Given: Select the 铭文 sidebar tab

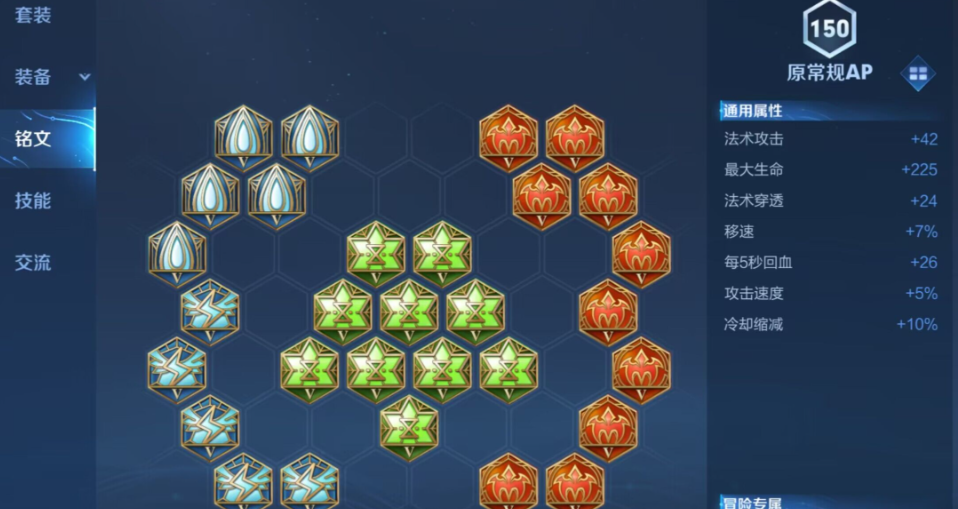Looking at the screenshot, I should (33, 138).
